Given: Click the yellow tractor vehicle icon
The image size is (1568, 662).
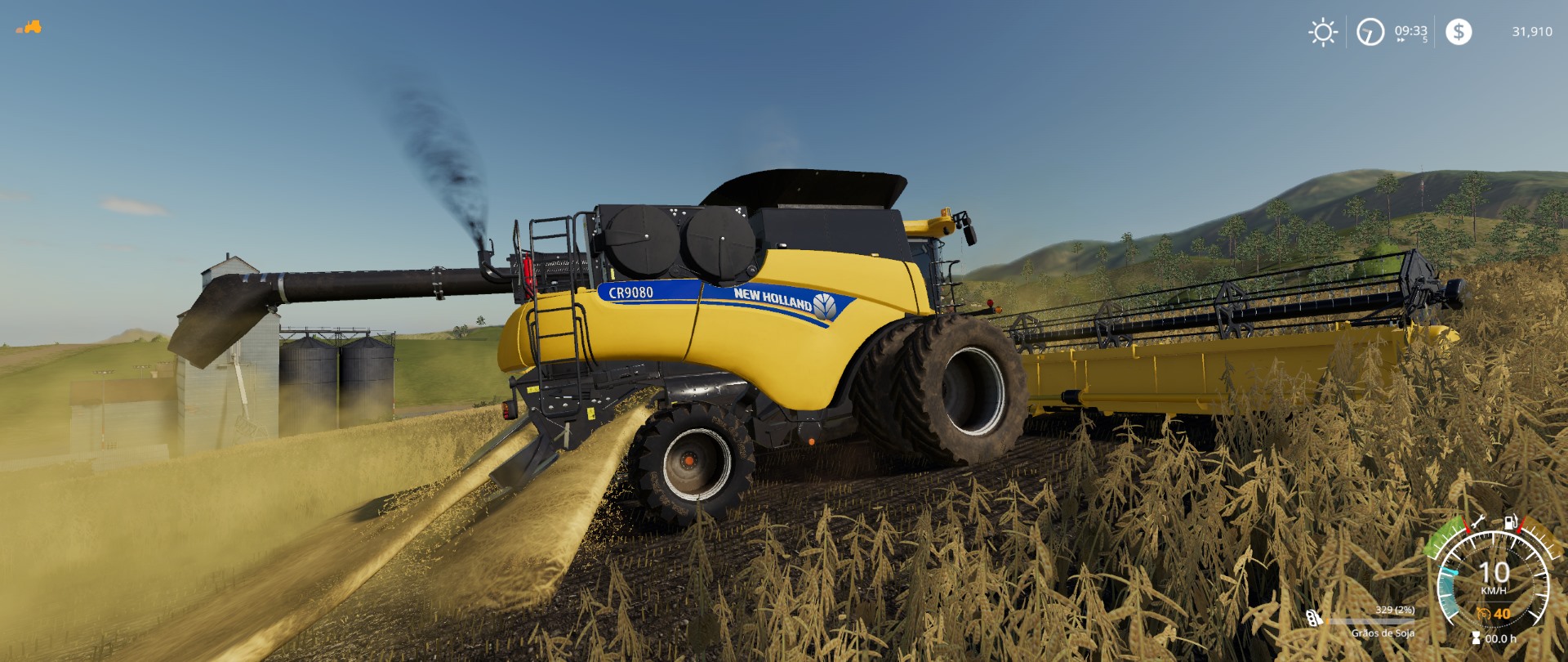Looking at the screenshot, I should [31, 27].
